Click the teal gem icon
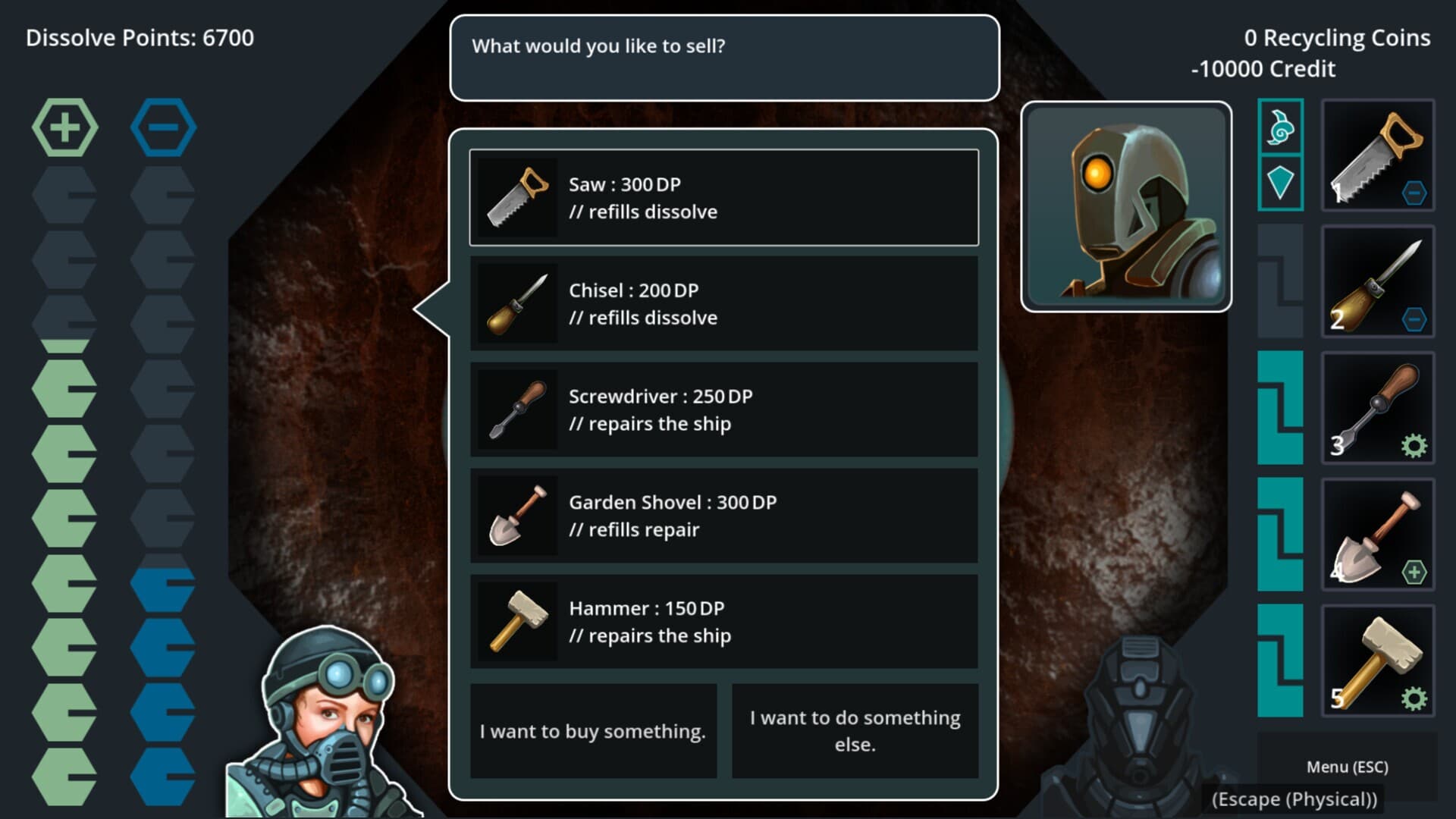Screen dimensions: 1456x819 point(1280,183)
